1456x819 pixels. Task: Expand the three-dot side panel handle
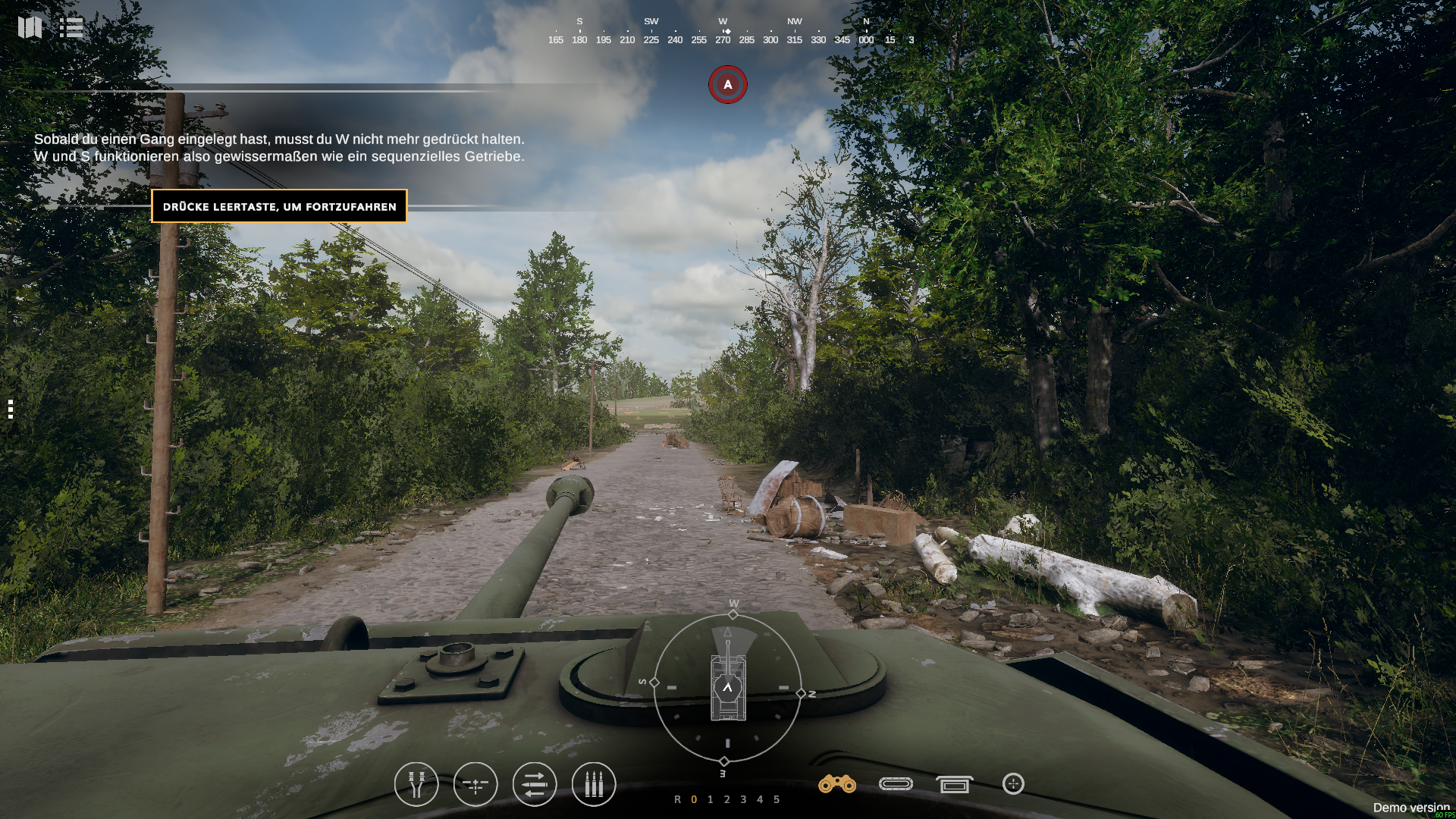11,409
